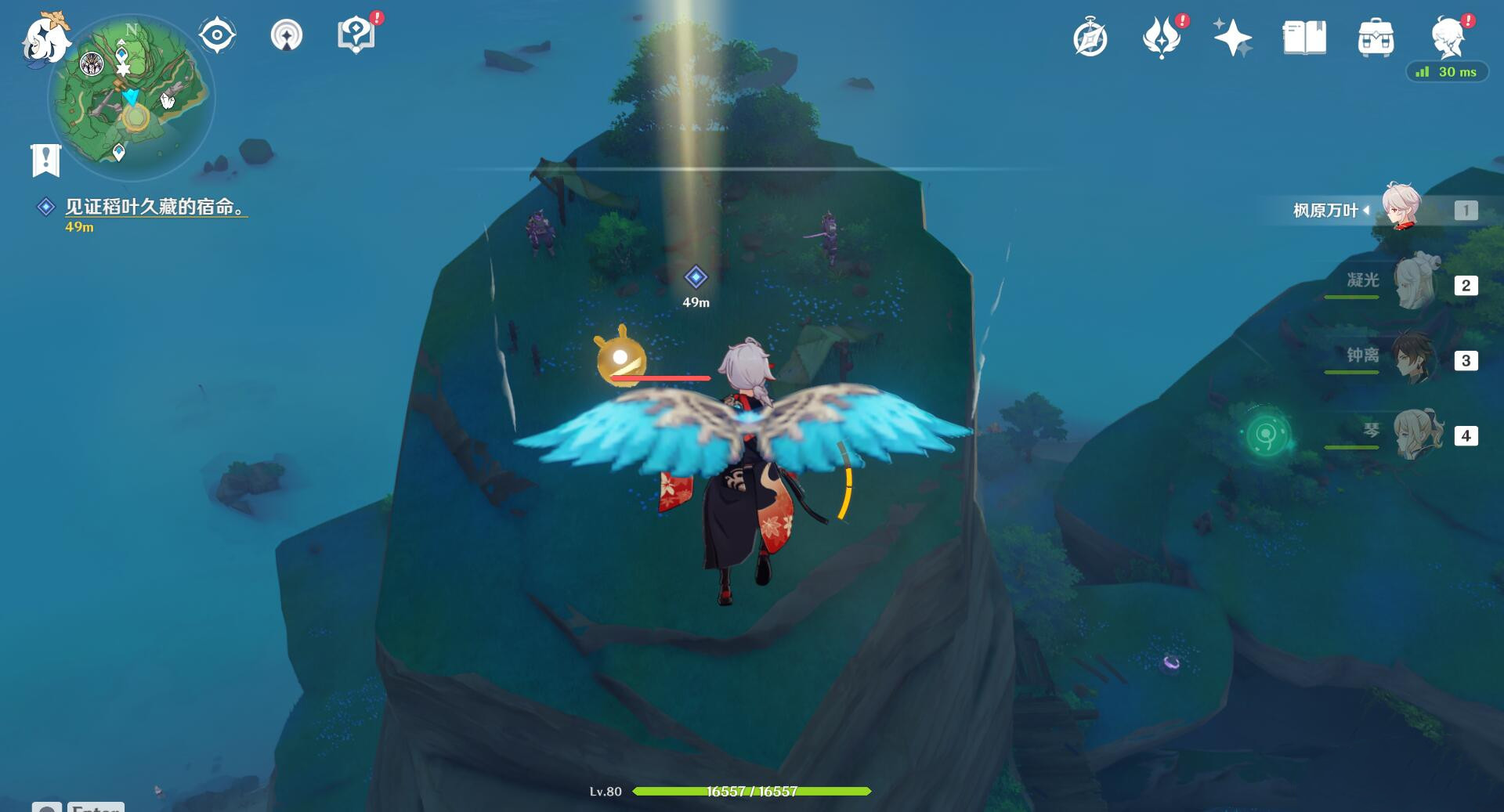Open the battle pass flame icon
Screen dimensions: 1504x812
[1161, 39]
